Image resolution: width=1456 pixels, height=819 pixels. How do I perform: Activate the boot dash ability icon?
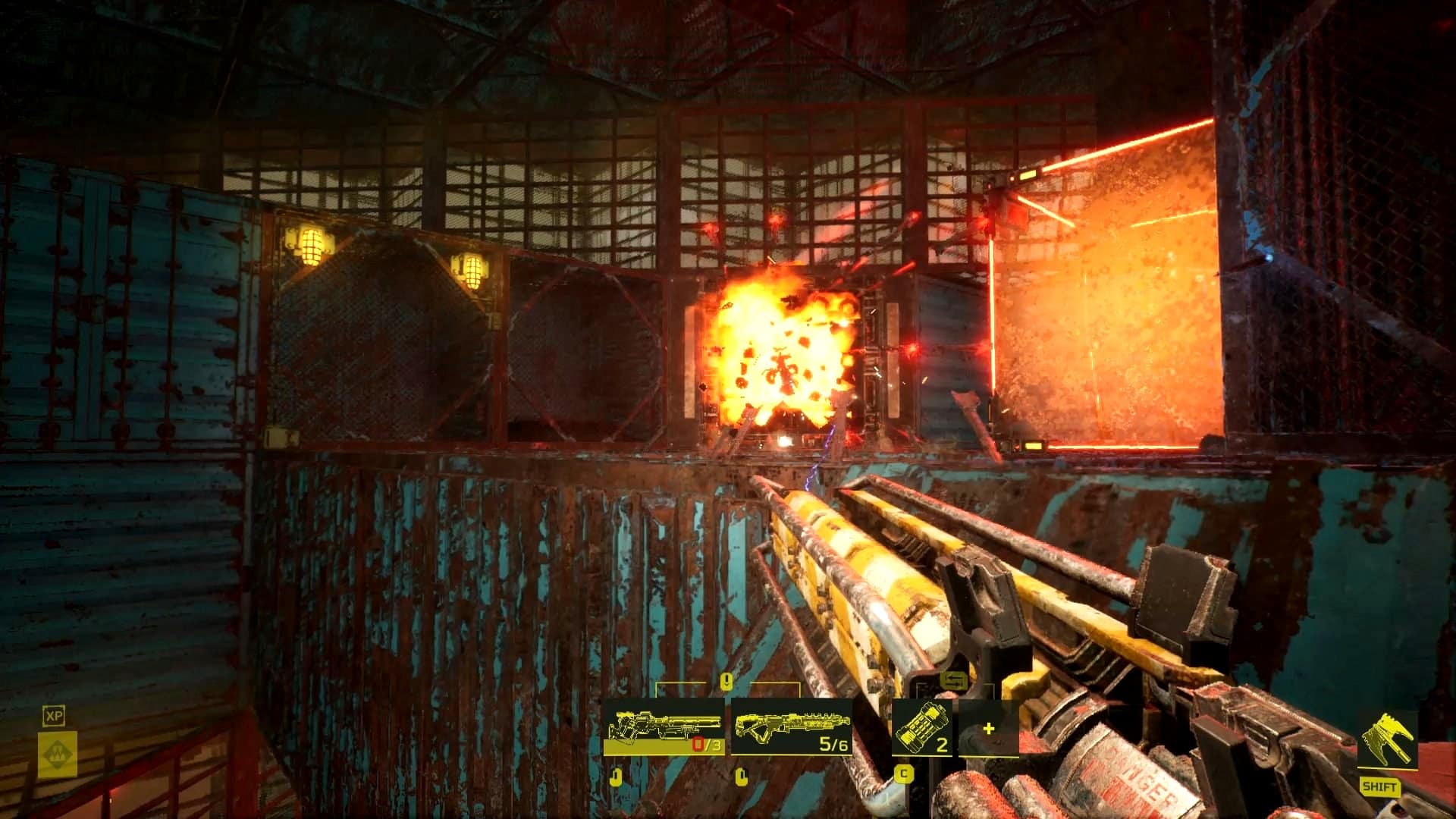click(1387, 739)
